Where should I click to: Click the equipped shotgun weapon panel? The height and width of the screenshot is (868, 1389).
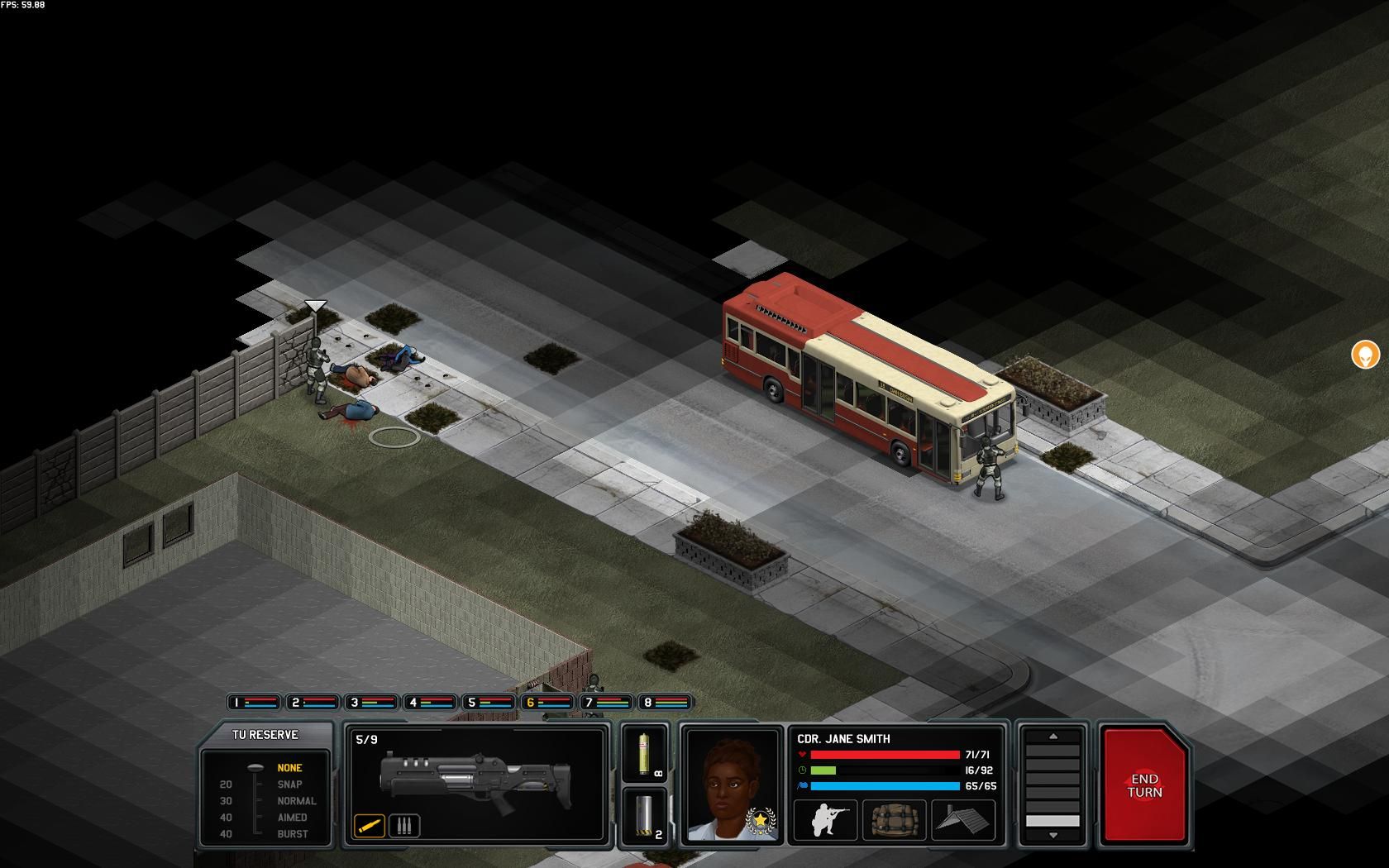(x=475, y=777)
